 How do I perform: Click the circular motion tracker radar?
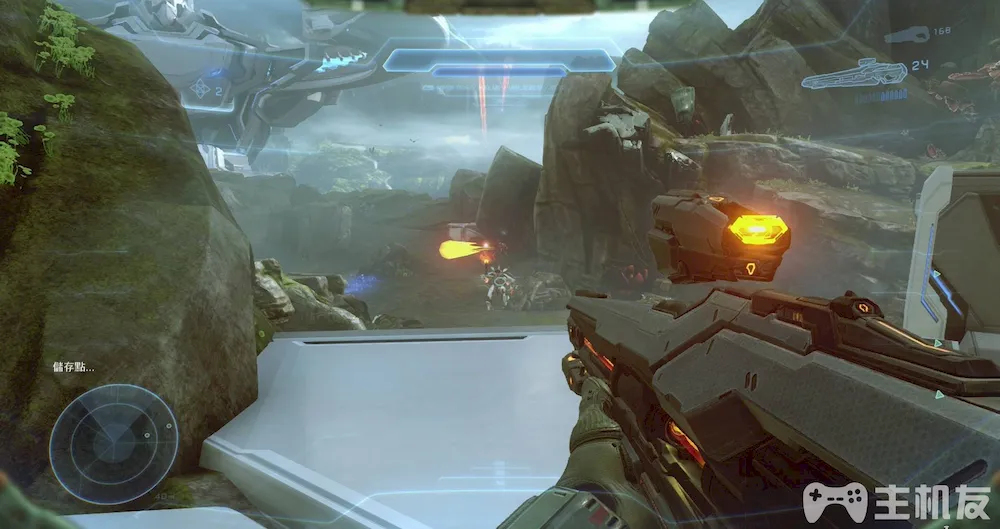[x=113, y=443]
